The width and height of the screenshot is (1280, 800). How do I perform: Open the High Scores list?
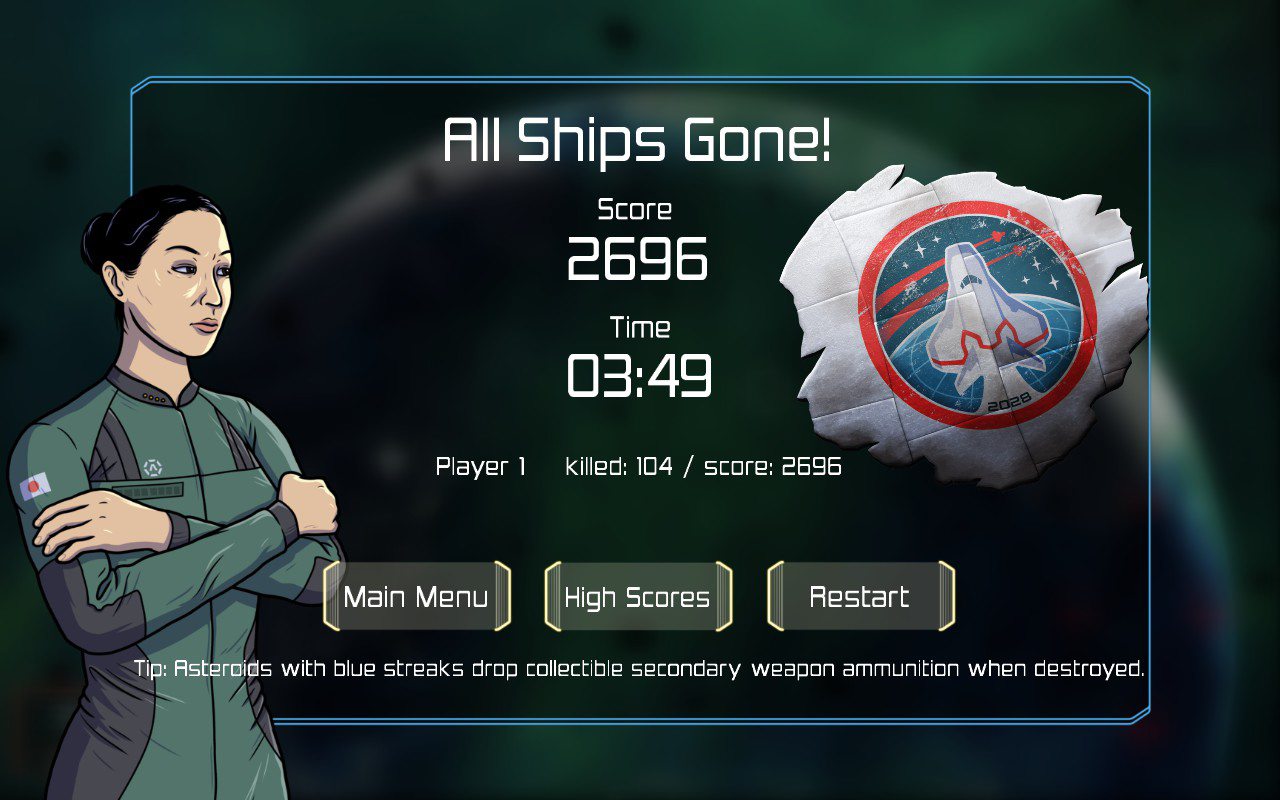(x=638, y=597)
